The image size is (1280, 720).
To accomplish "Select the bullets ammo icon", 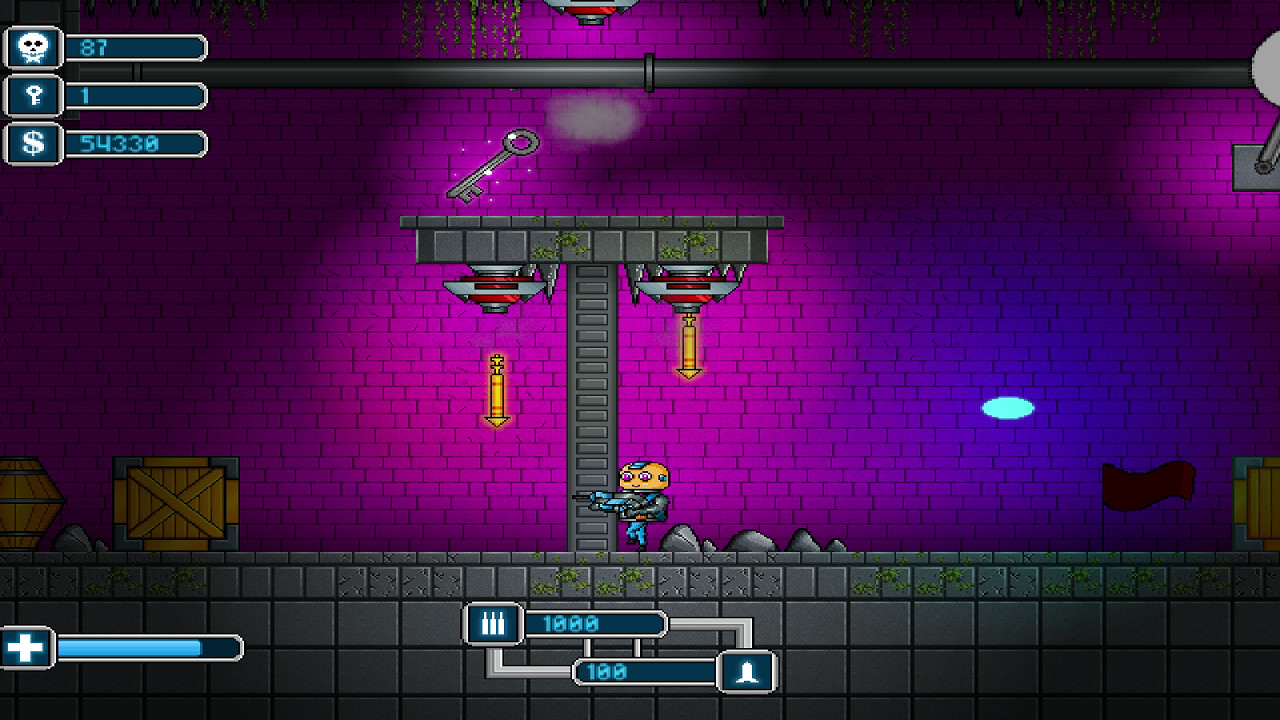I will coord(493,625).
